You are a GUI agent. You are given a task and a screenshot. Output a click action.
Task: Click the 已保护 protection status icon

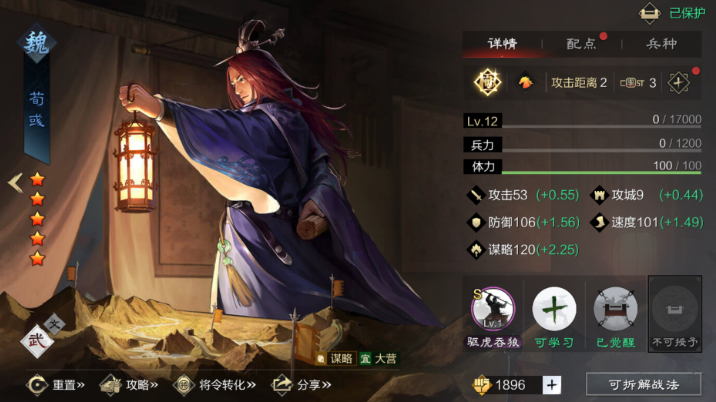(x=650, y=13)
